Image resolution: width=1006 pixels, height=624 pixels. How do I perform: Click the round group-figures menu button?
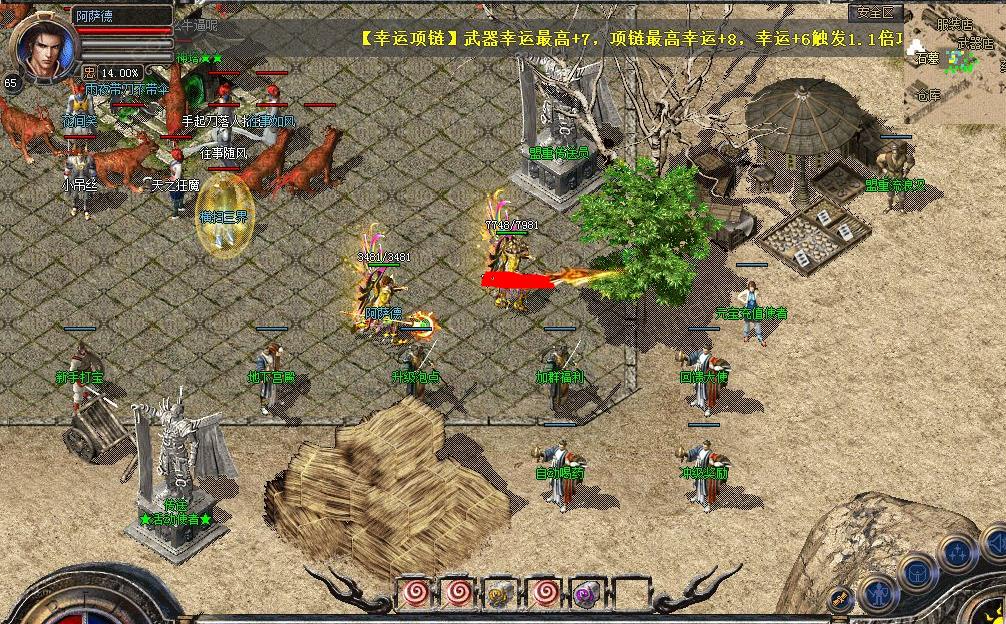tap(957, 552)
